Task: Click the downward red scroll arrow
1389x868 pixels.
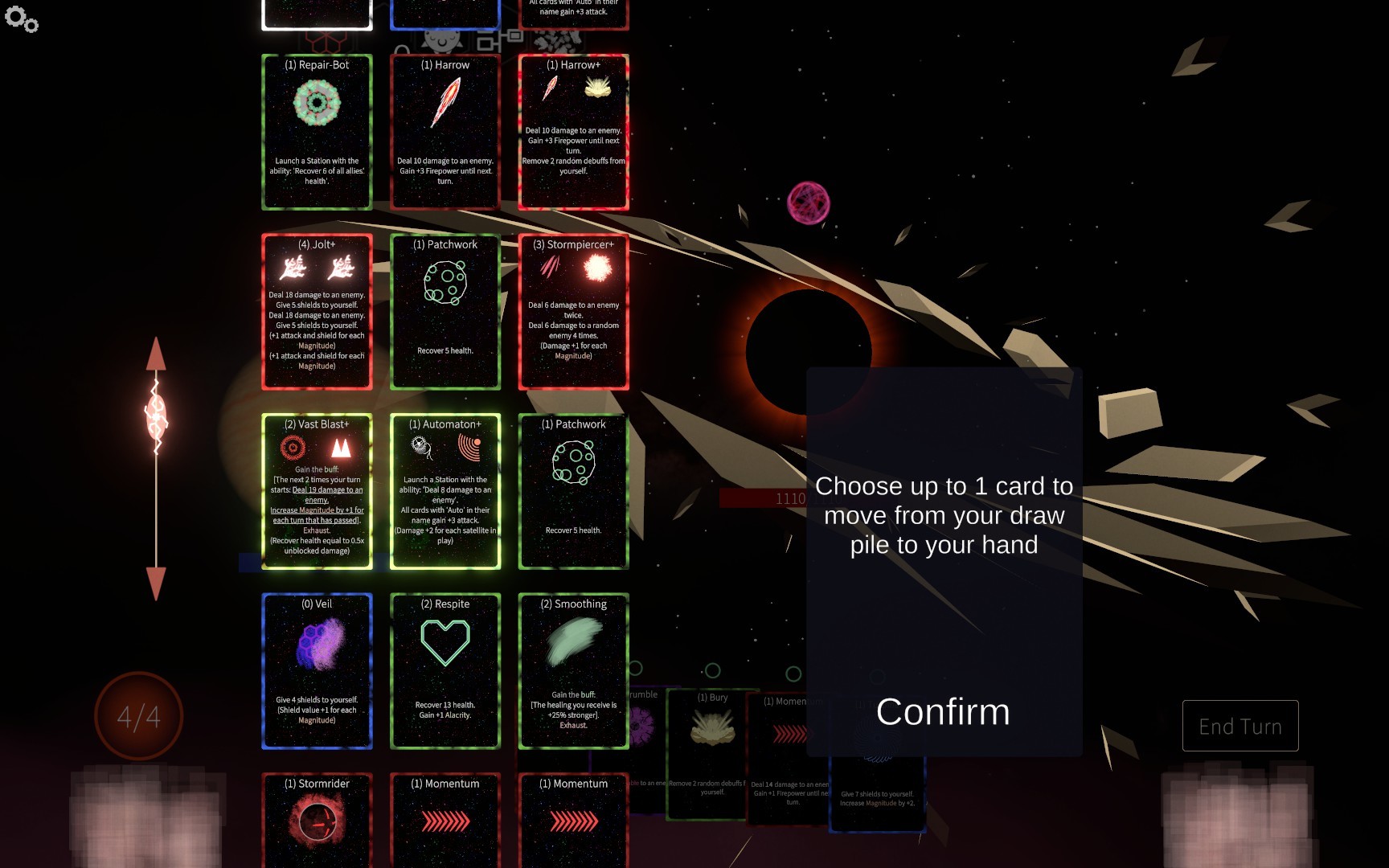Action: pos(156,582)
